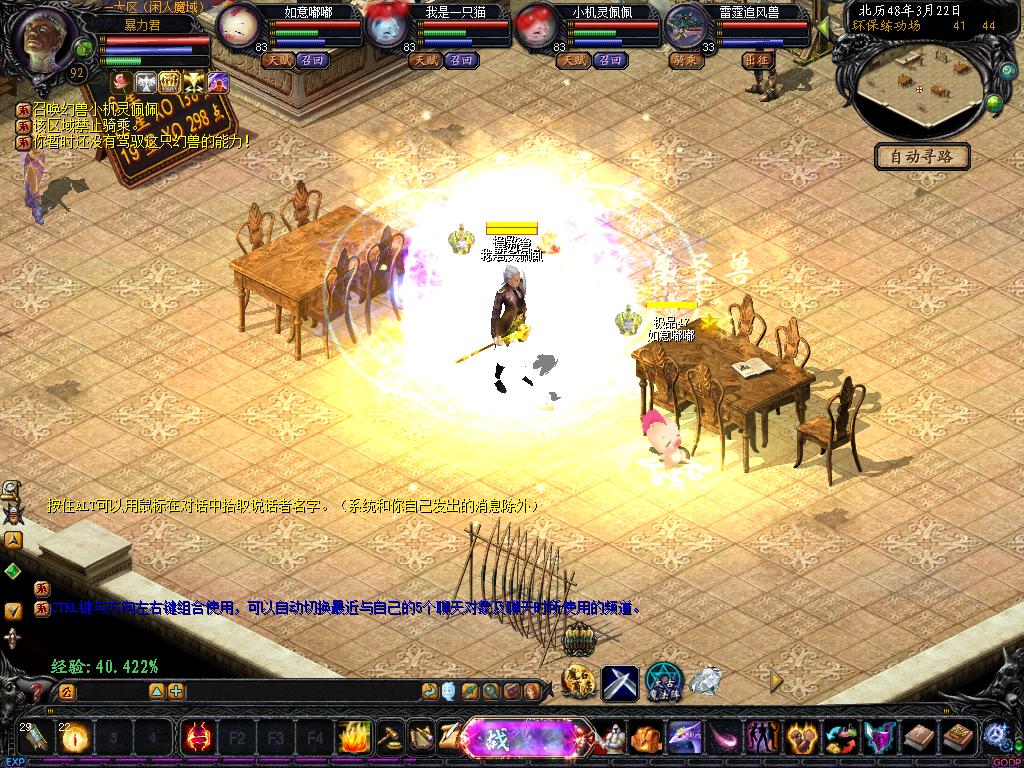Select the crossed swords skill icon
Viewport: 1024px width, 768px height.
620,683
